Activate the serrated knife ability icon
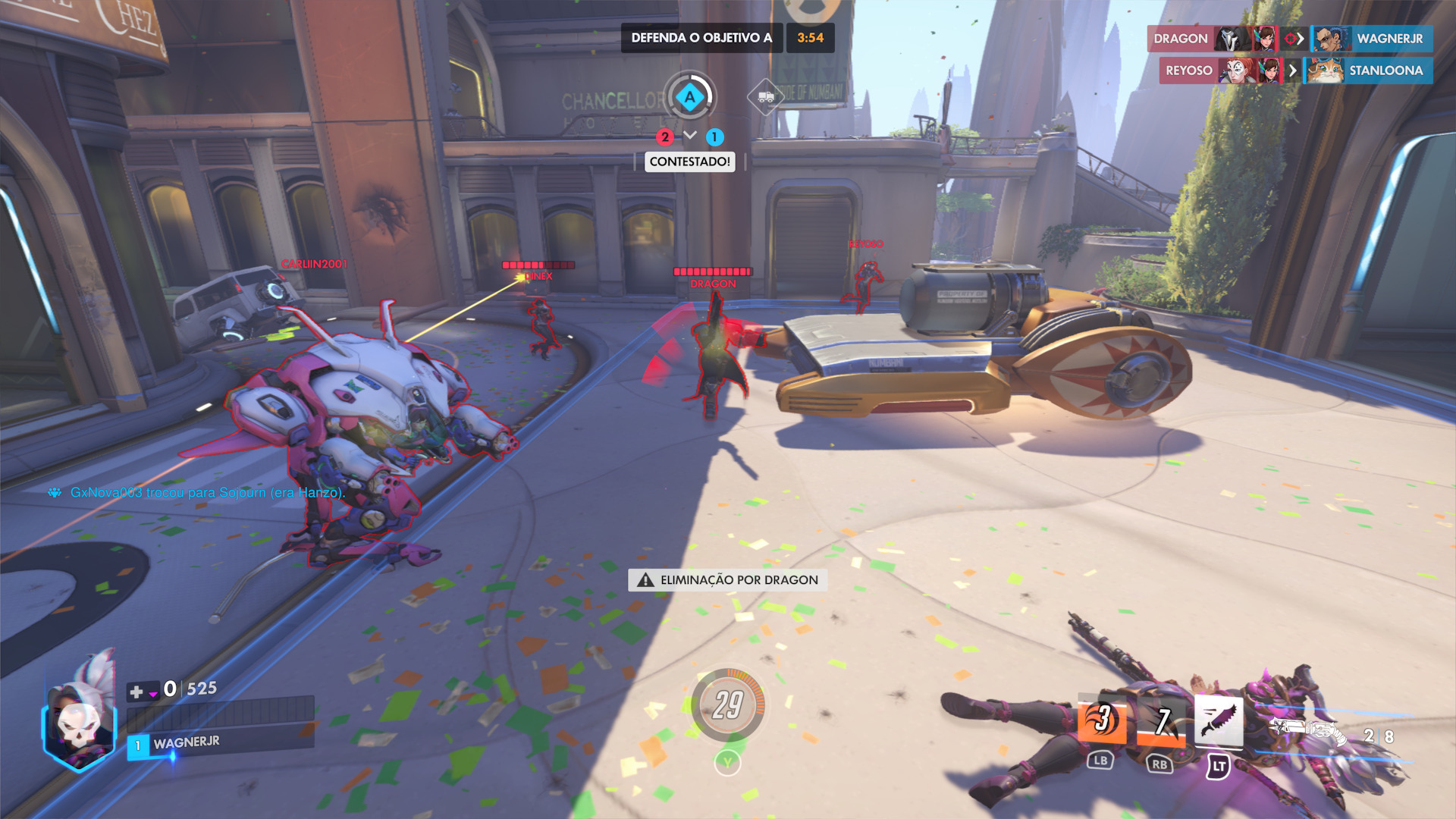Viewport: 1456px width, 819px height. pyautogui.click(x=1218, y=720)
